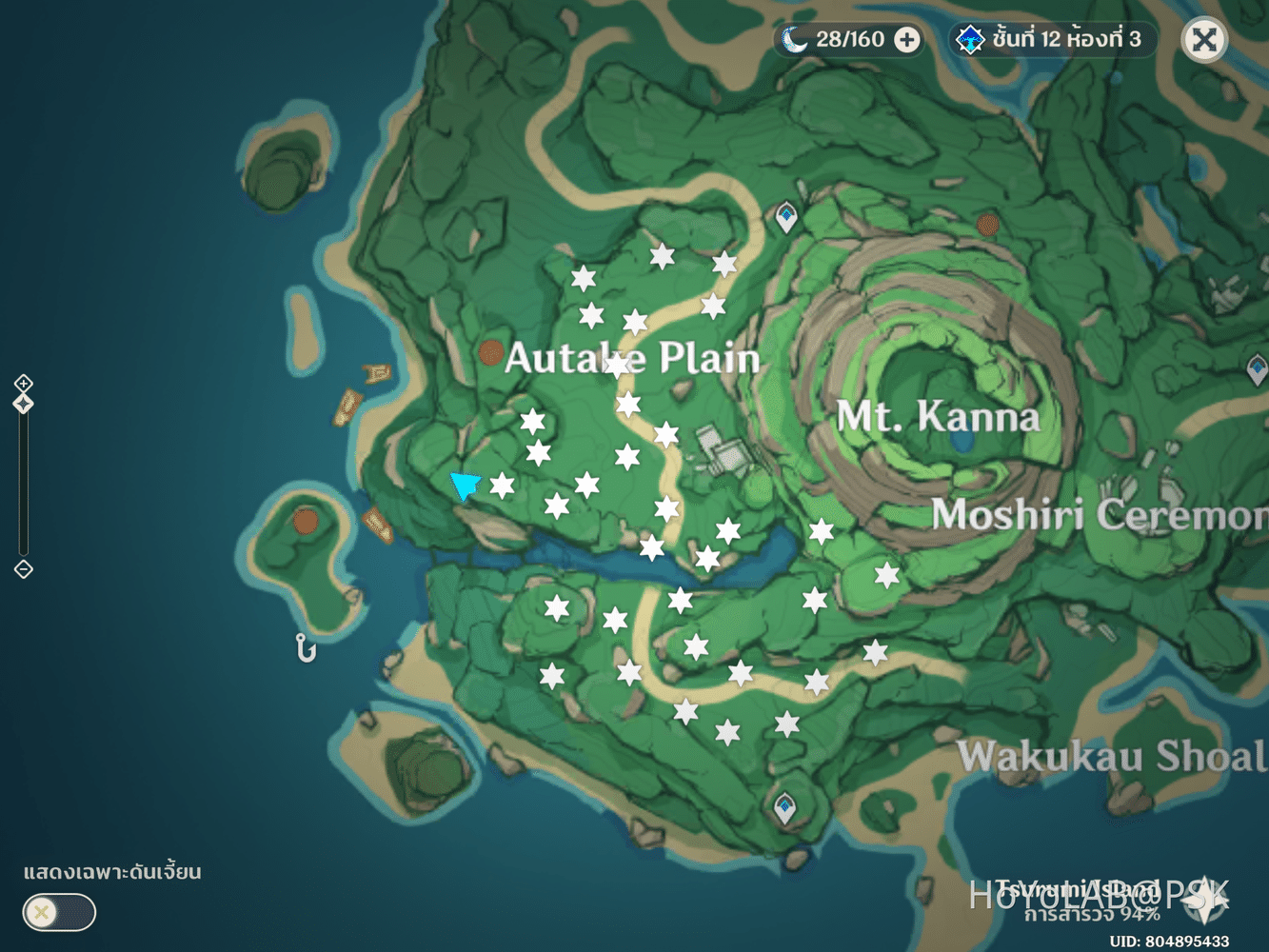Select the cyan player position arrow
The height and width of the screenshot is (952, 1269).
click(467, 487)
